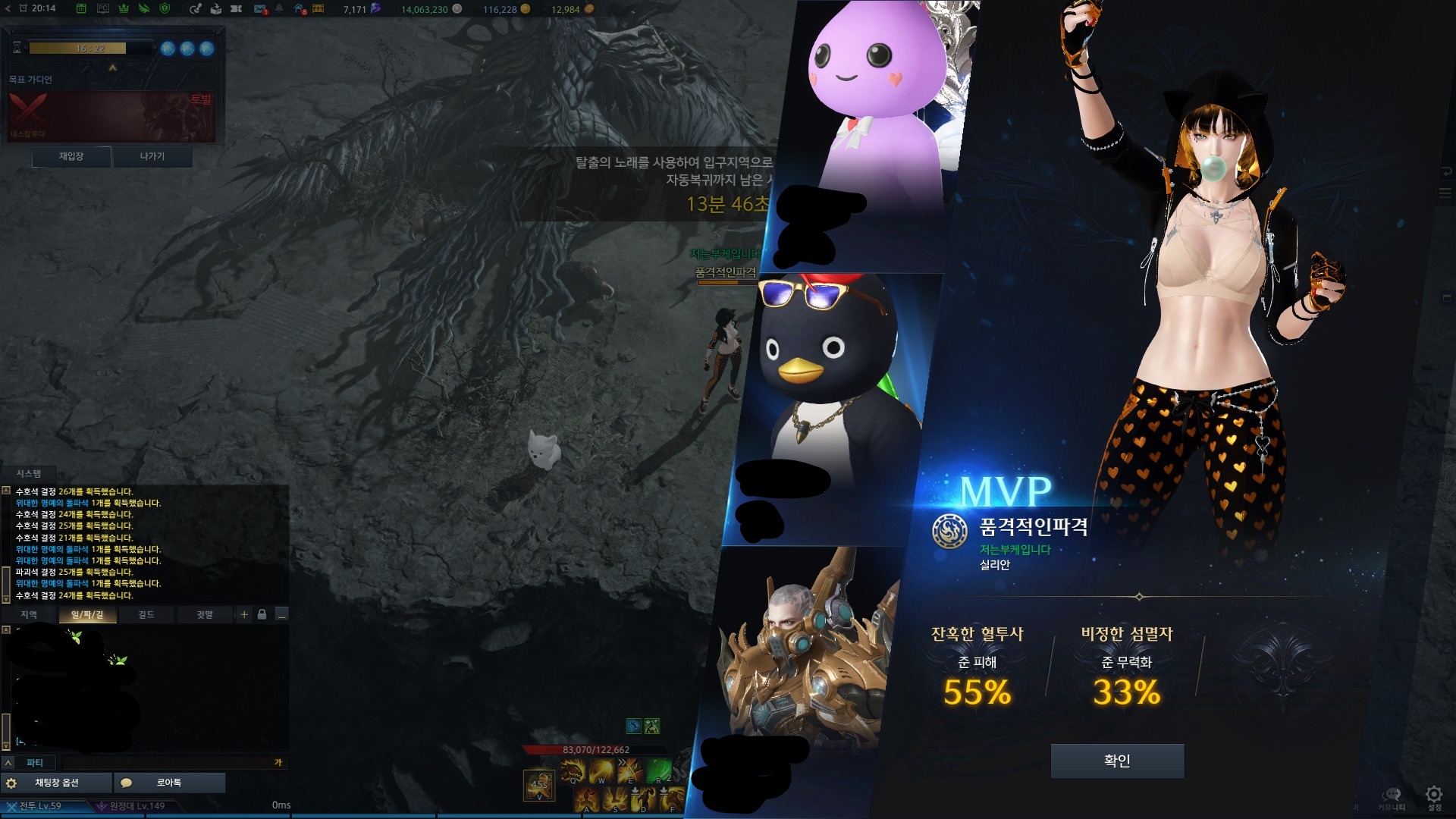Open the 설정 settings gear
Screen dimensions: 1456x819
pyautogui.click(x=1433, y=796)
